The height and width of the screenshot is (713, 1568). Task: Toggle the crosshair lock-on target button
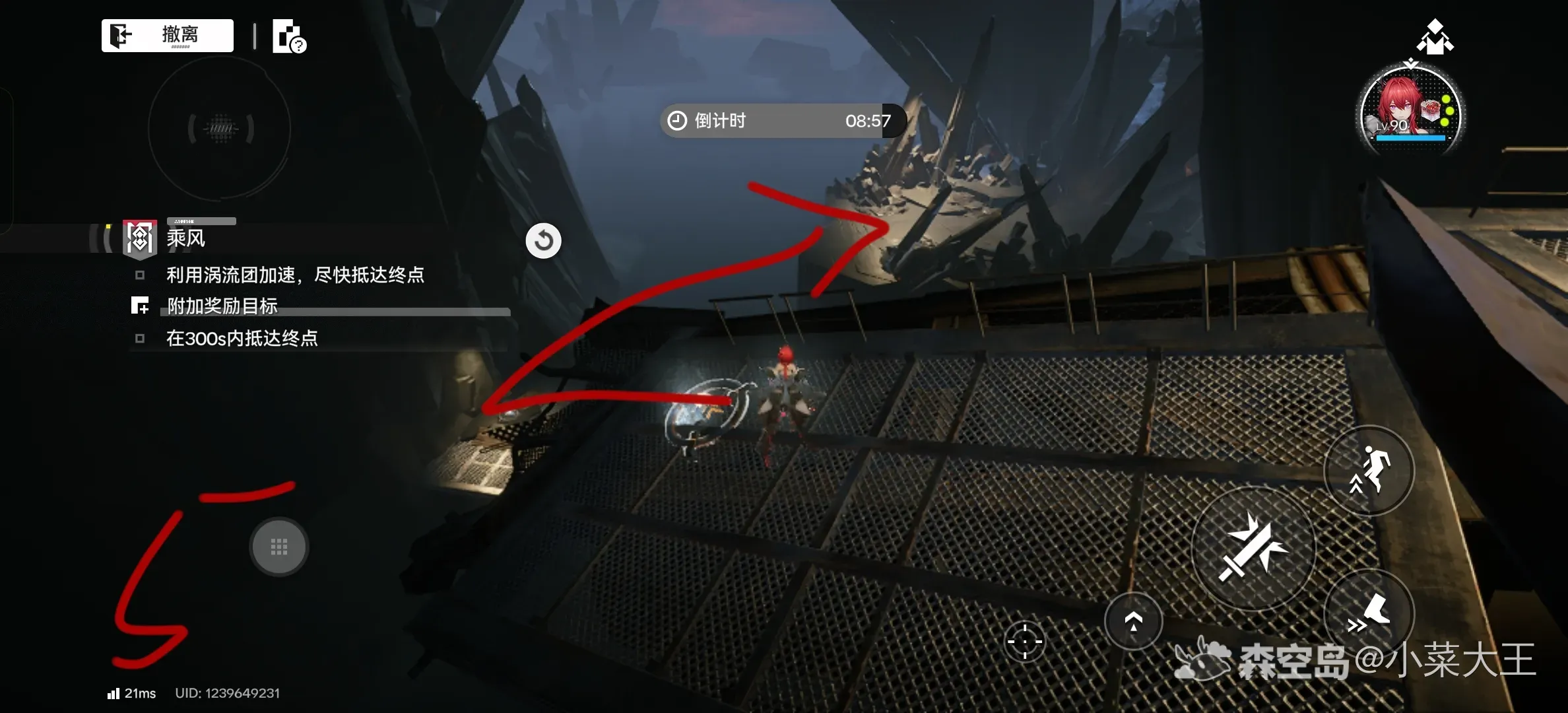(x=1025, y=641)
